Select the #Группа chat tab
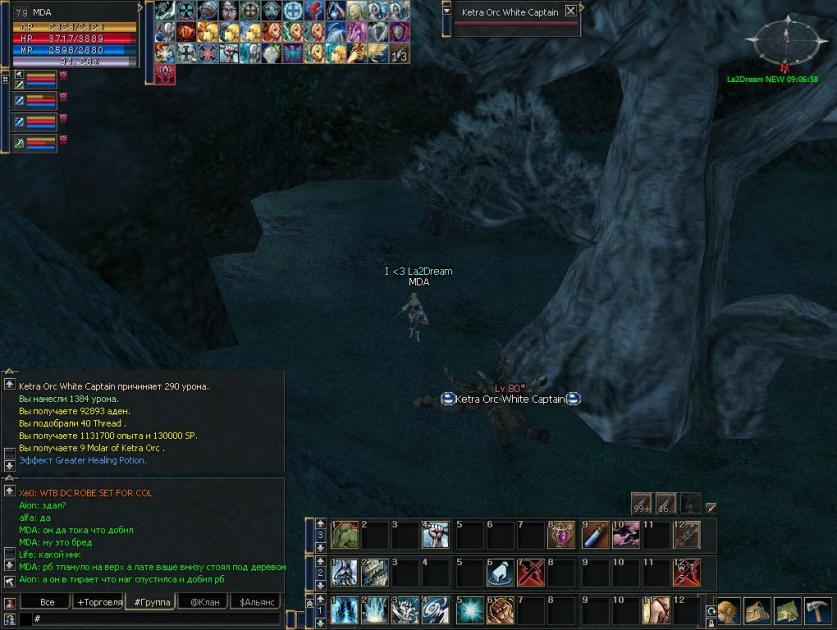 click(x=150, y=602)
